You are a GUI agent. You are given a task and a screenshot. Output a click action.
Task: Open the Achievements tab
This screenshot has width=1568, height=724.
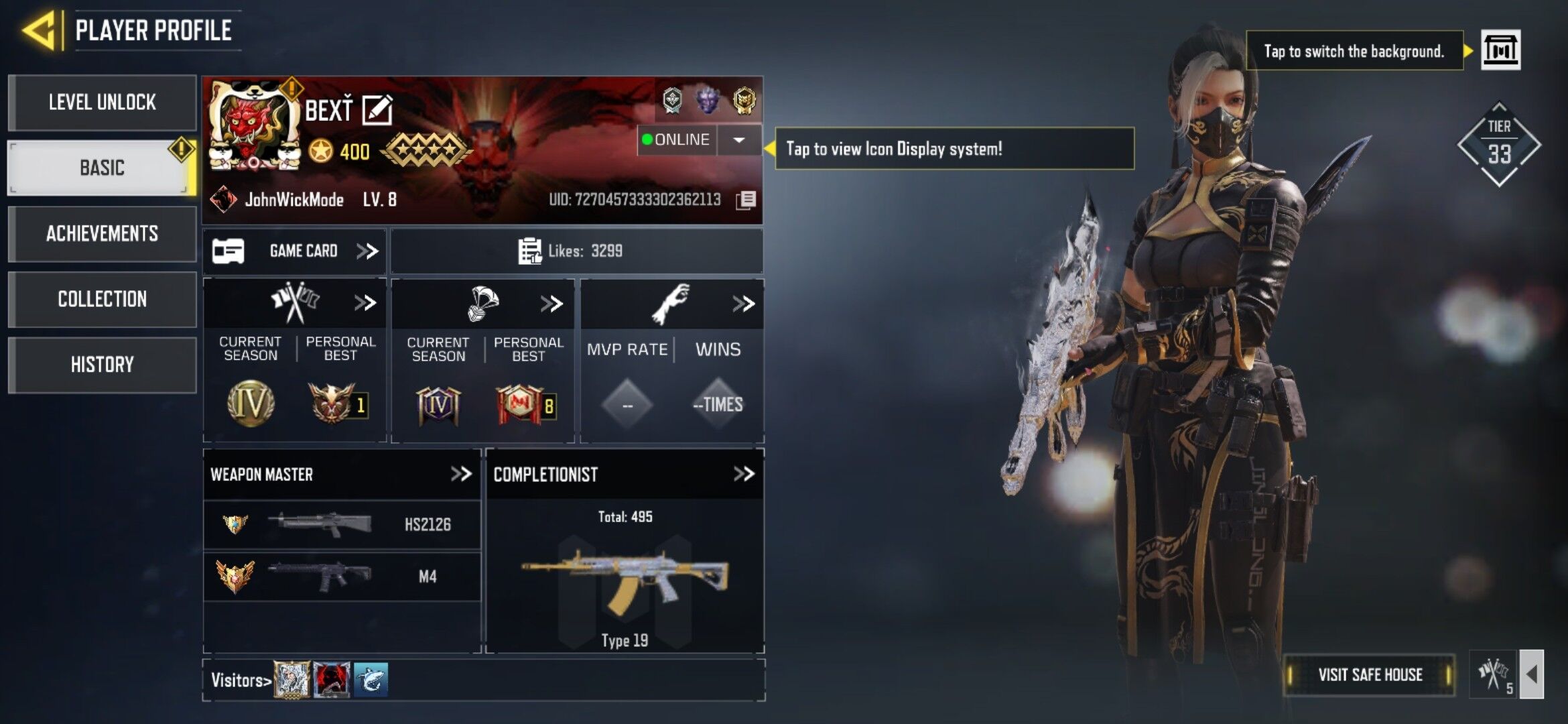coord(102,233)
